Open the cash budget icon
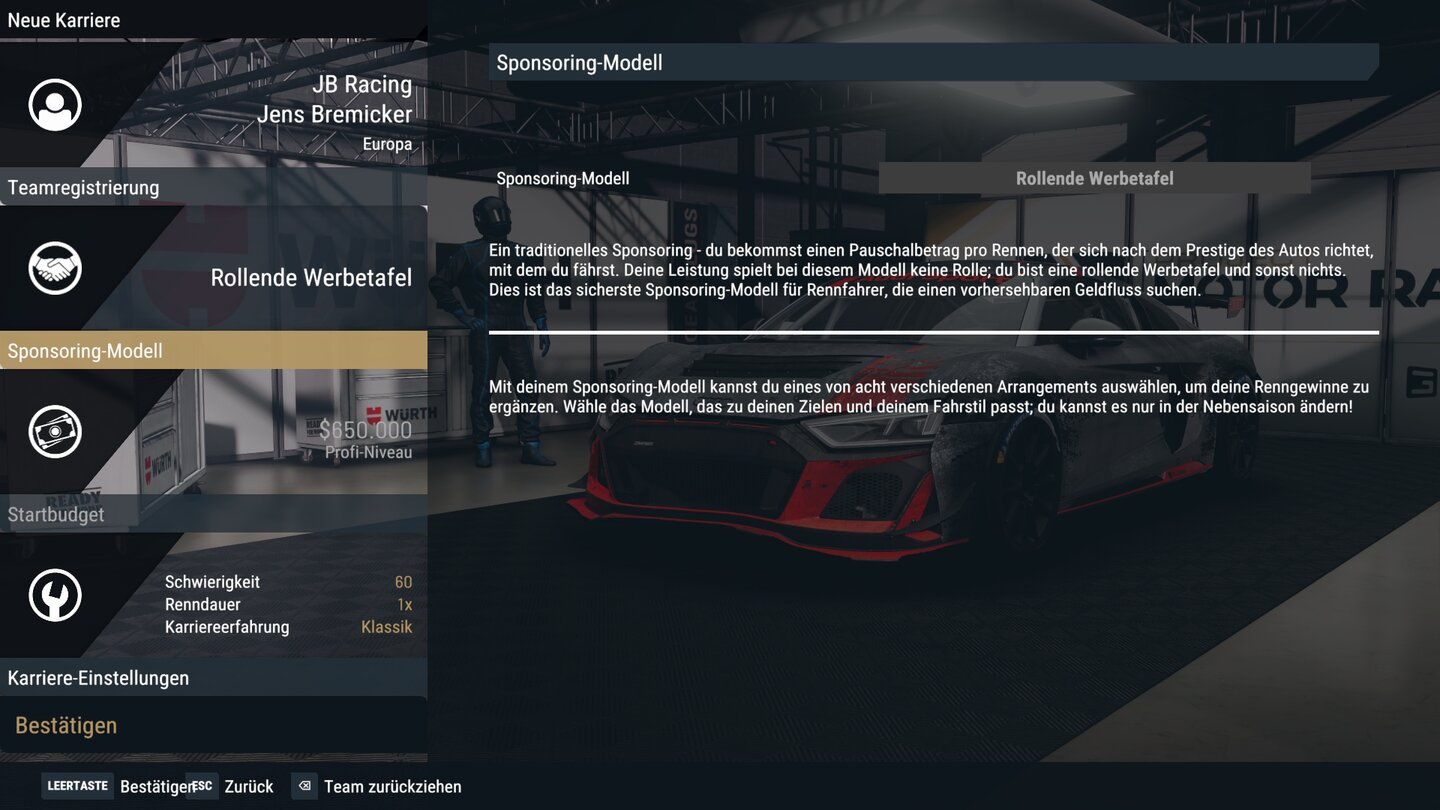 pyautogui.click(x=54, y=431)
